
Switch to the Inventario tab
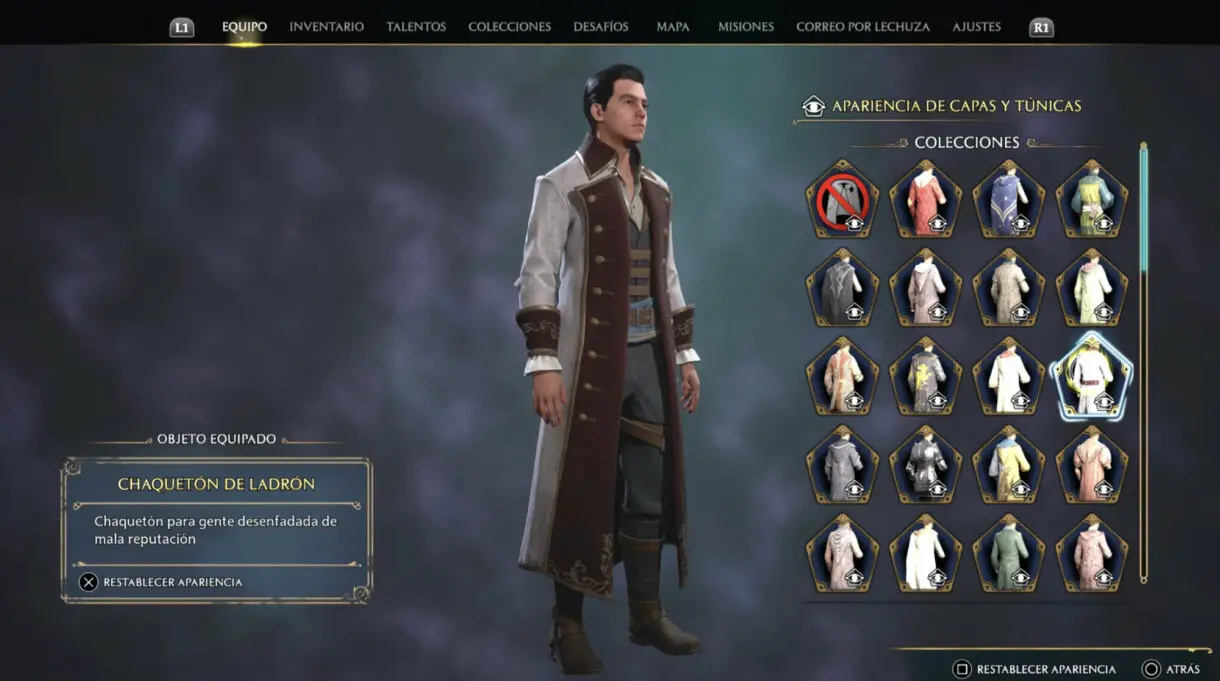326,27
